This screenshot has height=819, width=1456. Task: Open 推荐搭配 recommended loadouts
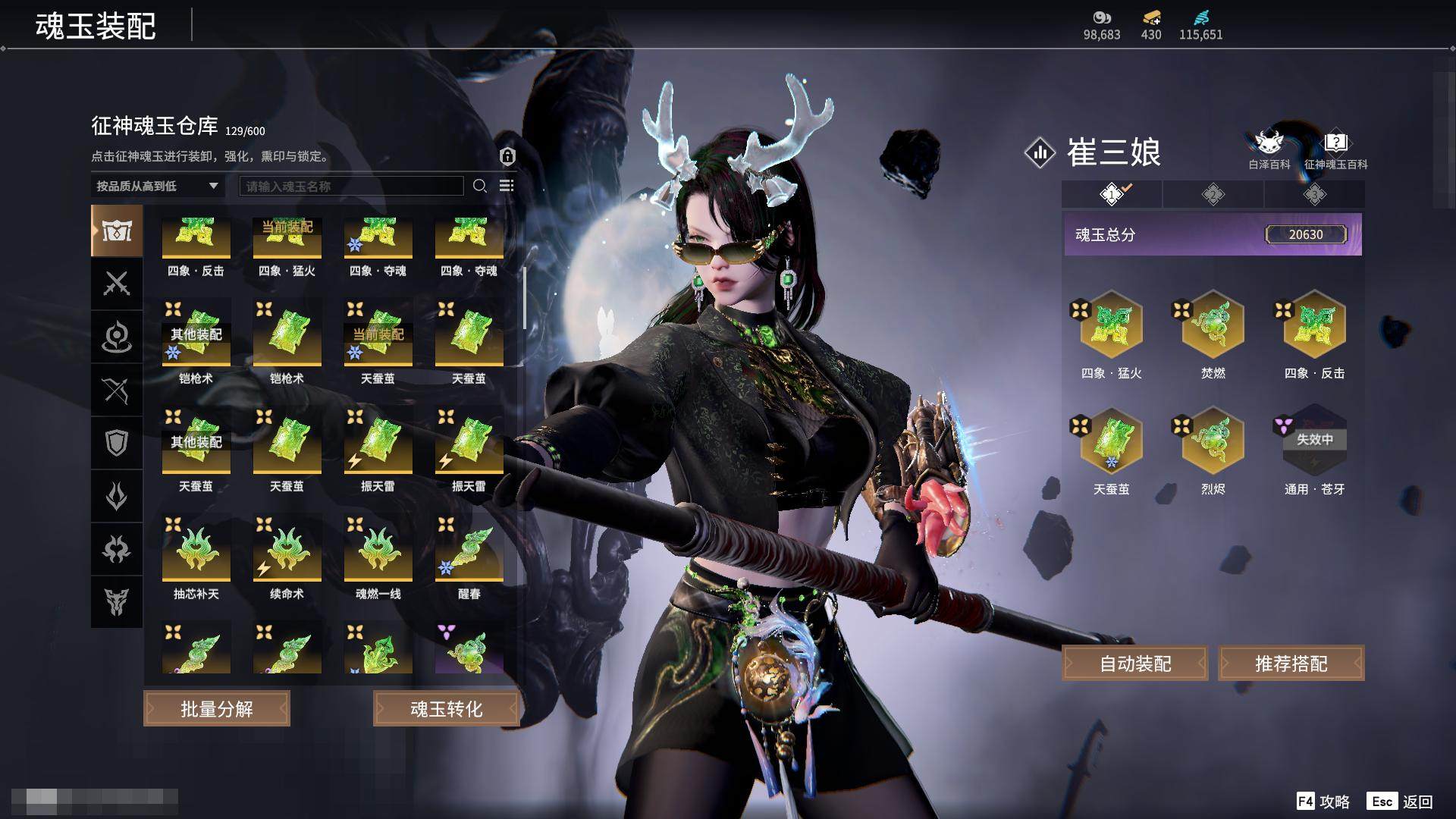(1291, 664)
